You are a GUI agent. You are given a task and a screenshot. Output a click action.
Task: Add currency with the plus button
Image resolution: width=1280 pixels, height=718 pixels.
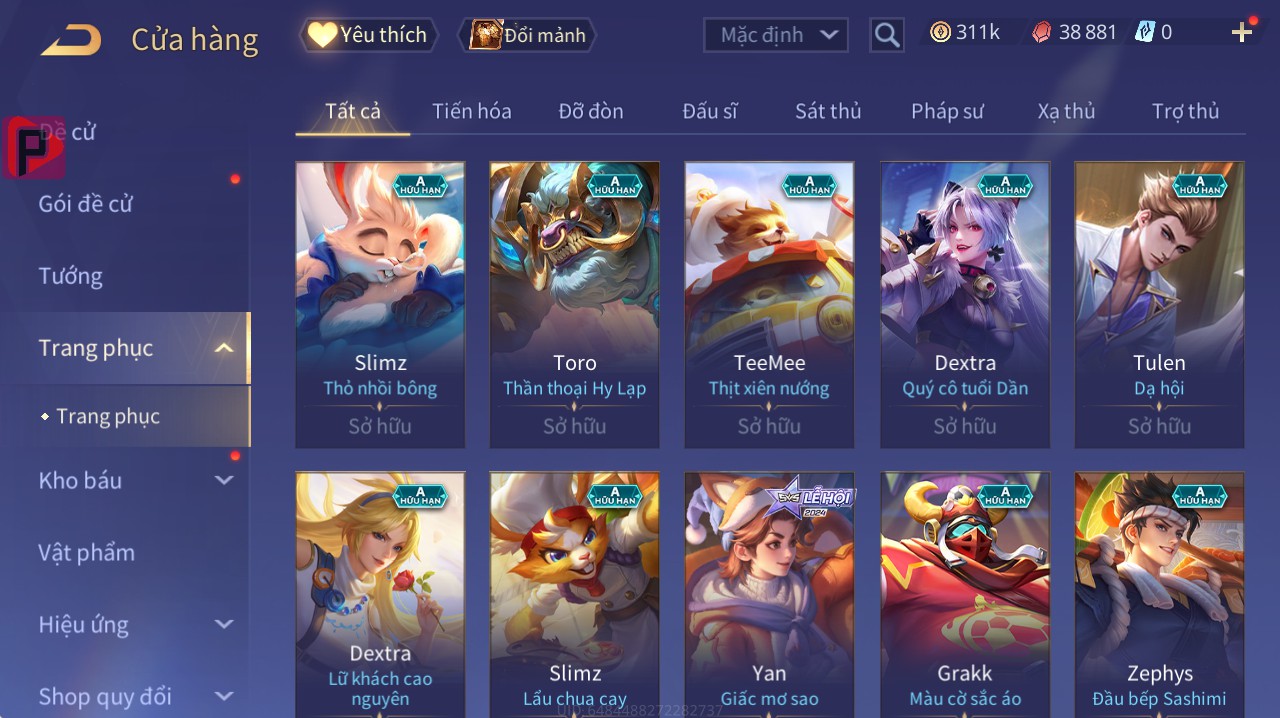click(1241, 33)
